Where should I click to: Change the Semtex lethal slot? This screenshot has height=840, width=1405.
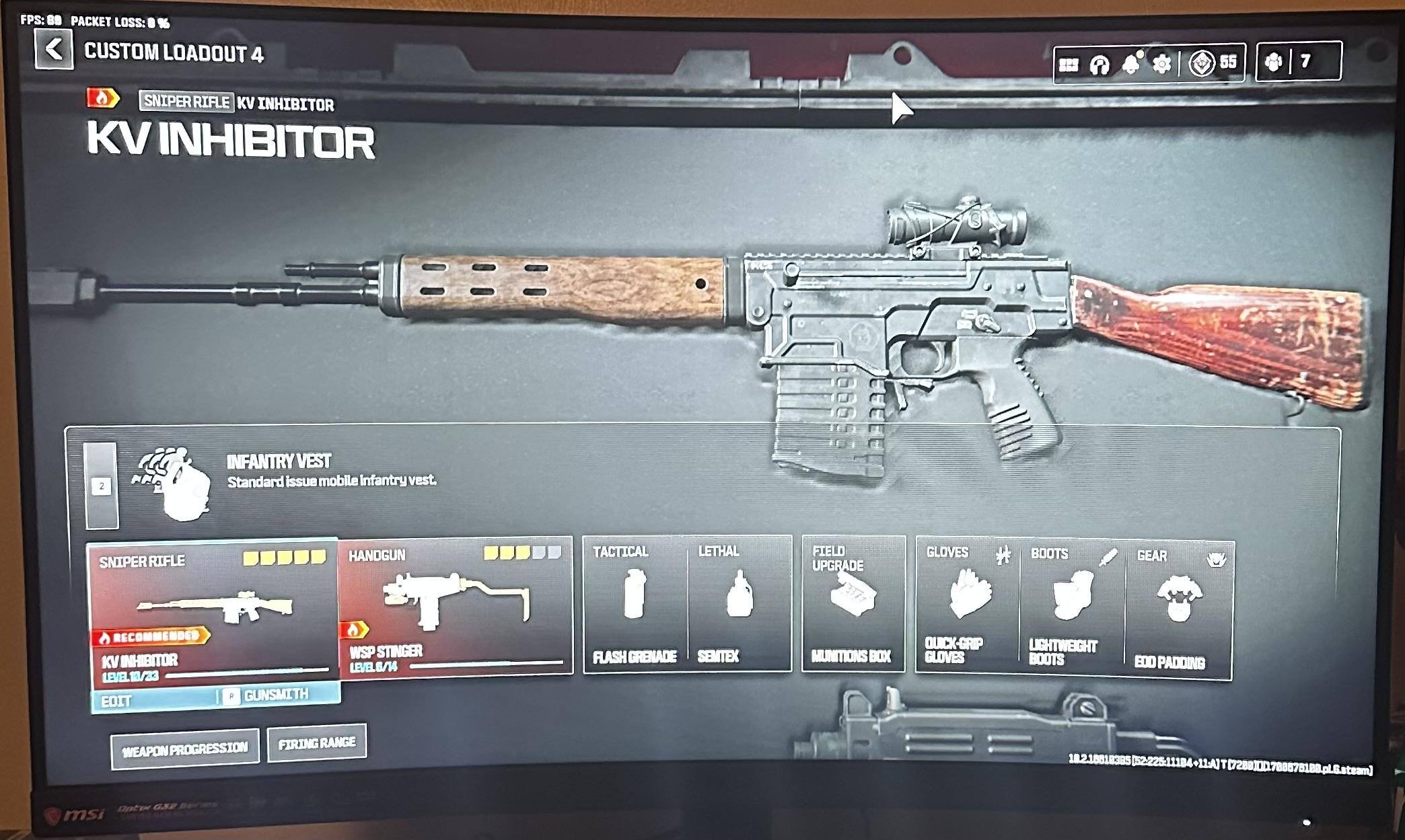738,604
